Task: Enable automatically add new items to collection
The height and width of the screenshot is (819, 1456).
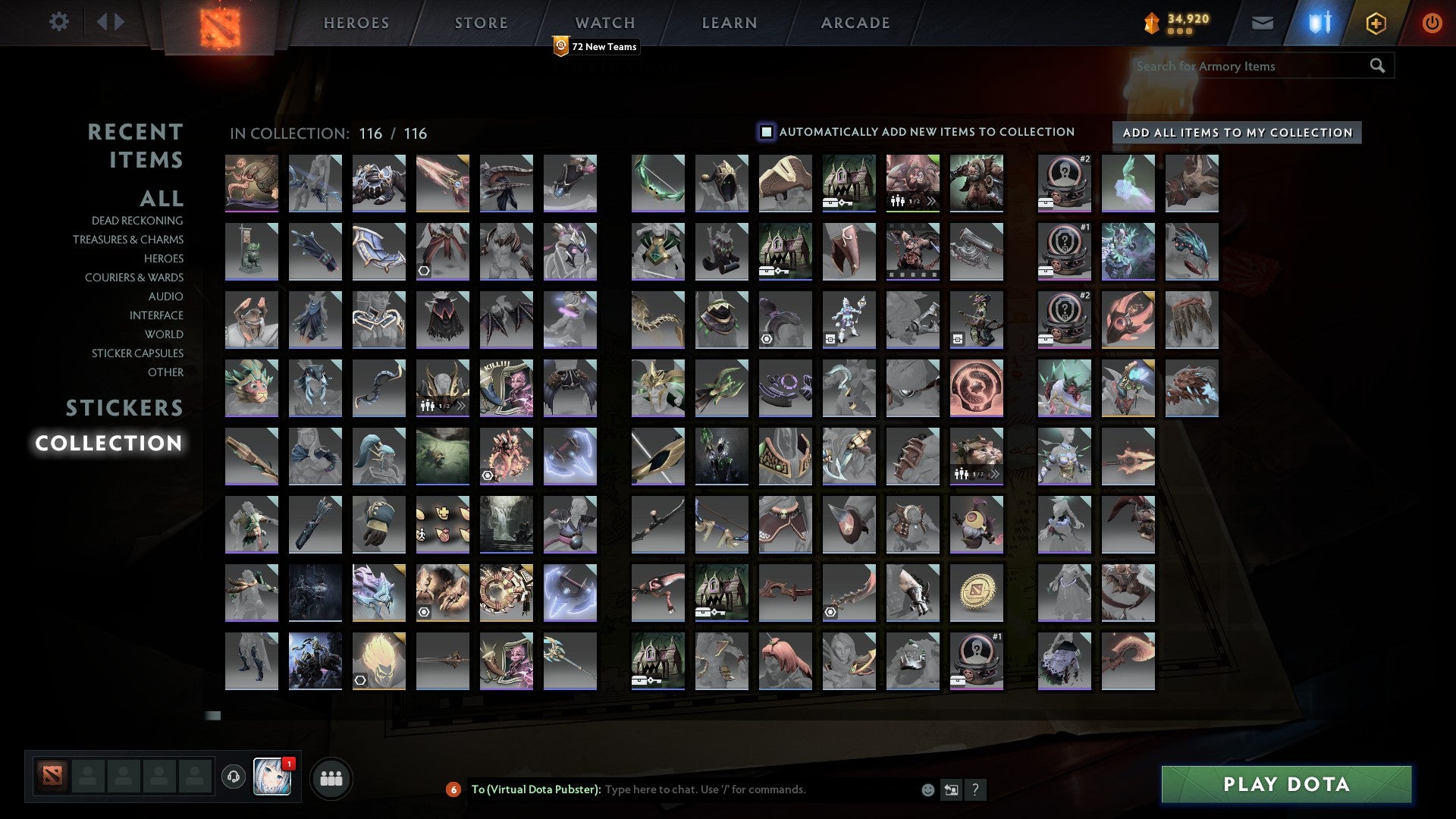Action: 767,131
